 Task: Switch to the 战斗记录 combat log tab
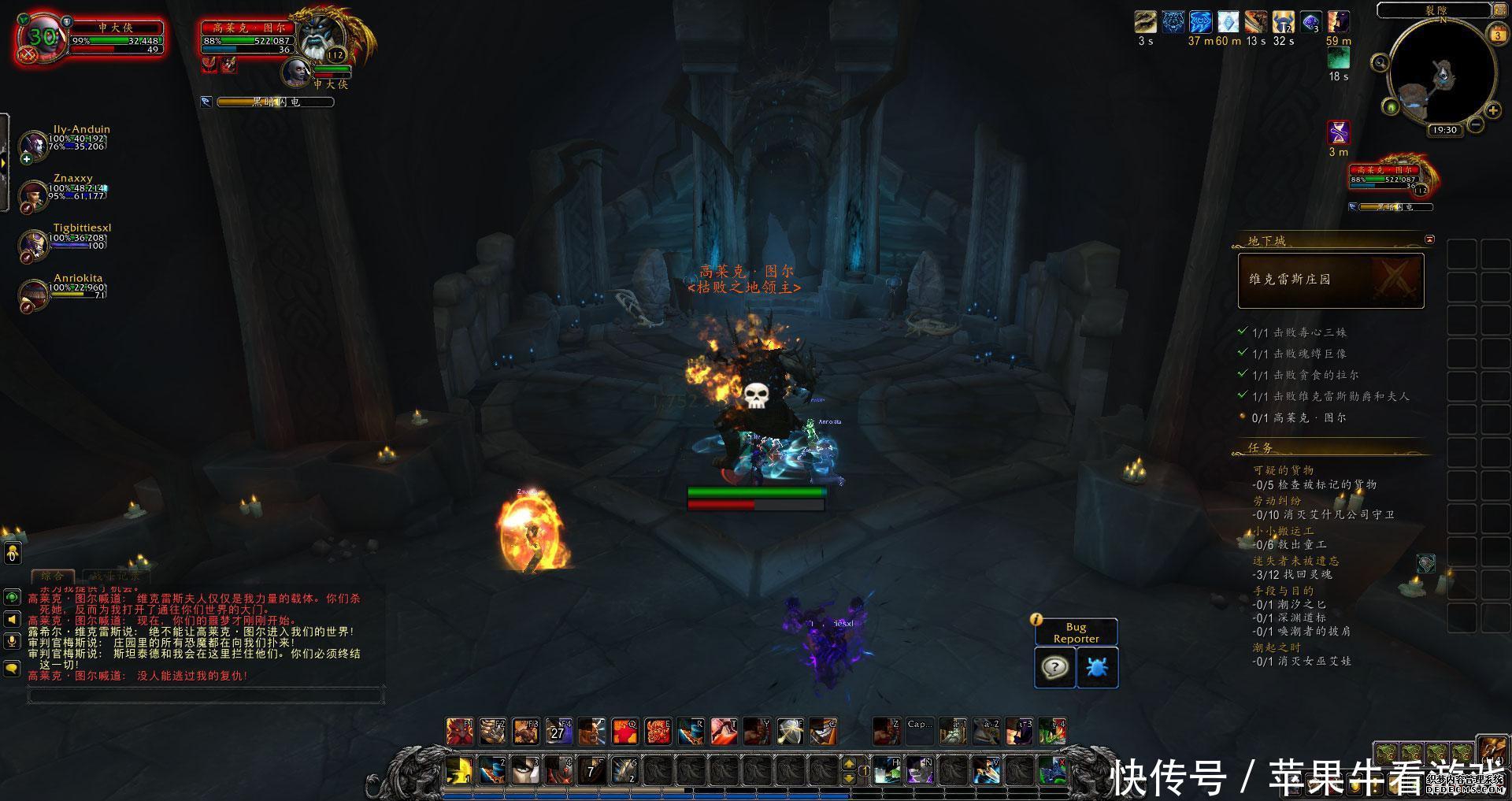(x=116, y=577)
